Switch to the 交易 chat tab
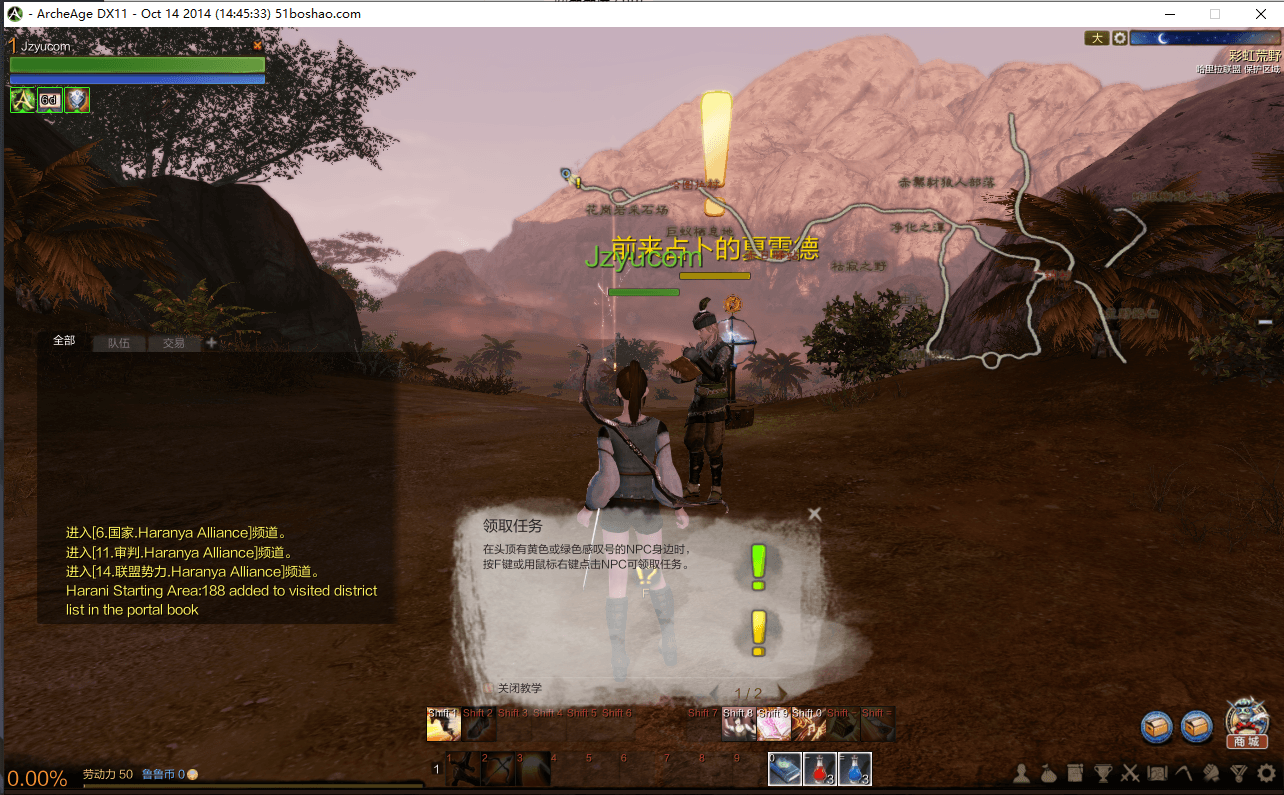 pos(174,343)
